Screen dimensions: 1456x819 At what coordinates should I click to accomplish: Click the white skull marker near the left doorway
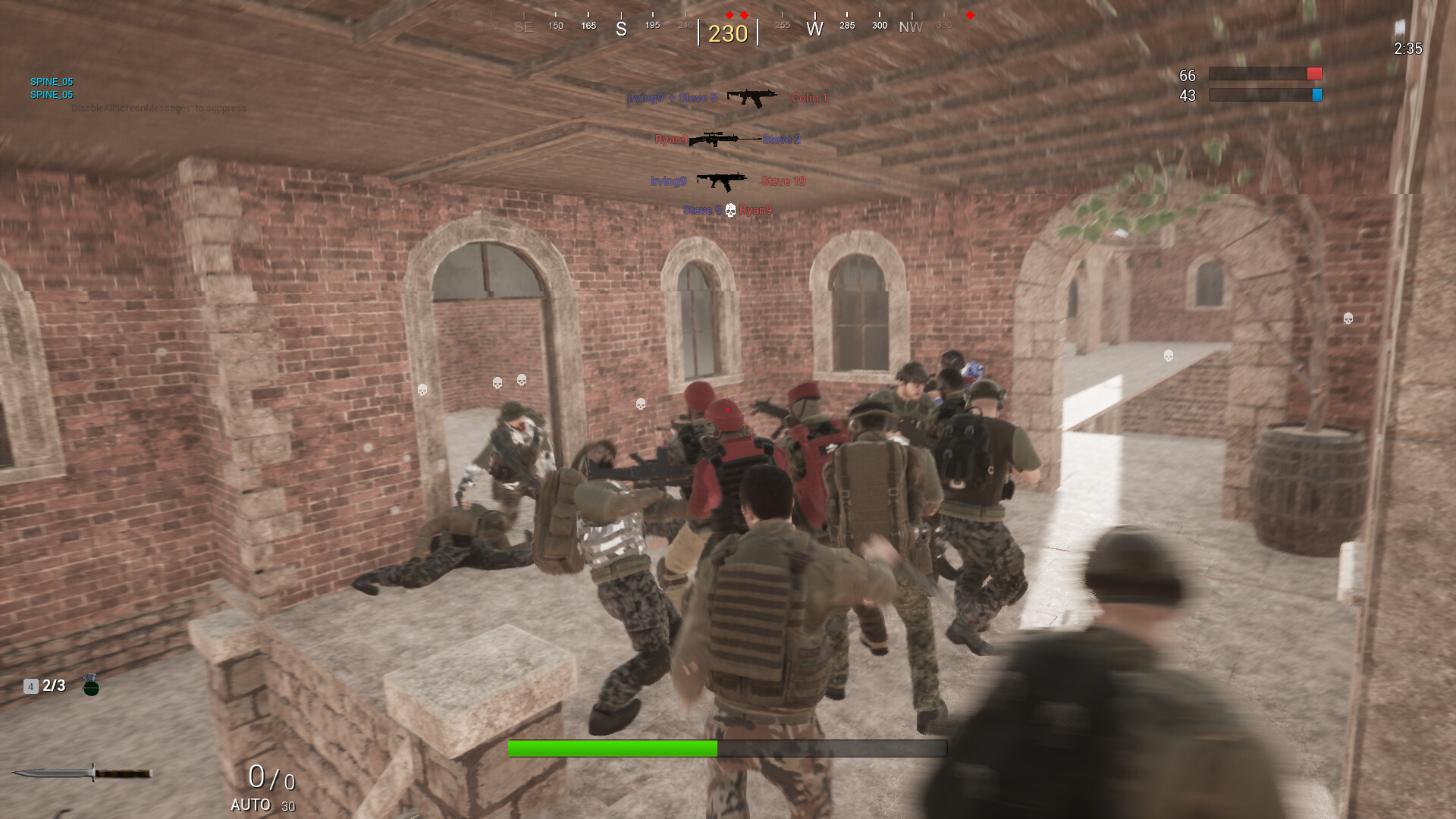pos(422,388)
